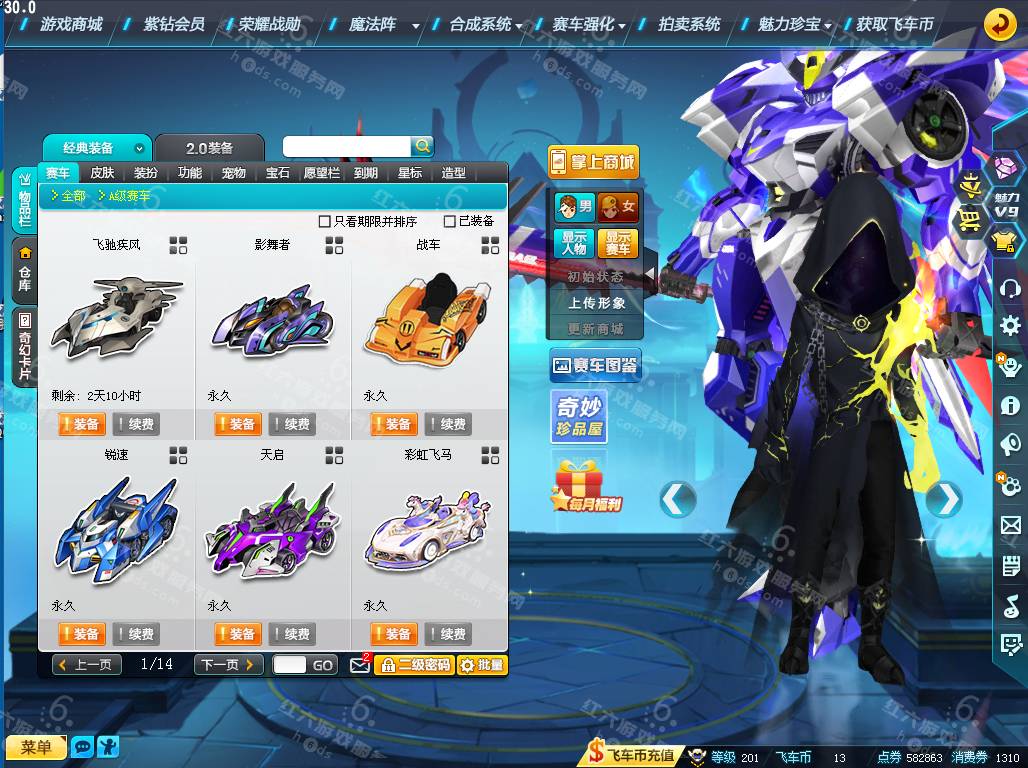This screenshot has width=1028, height=768.
Task: Open the 掌上商城 mobile shop
Action: pos(593,162)
